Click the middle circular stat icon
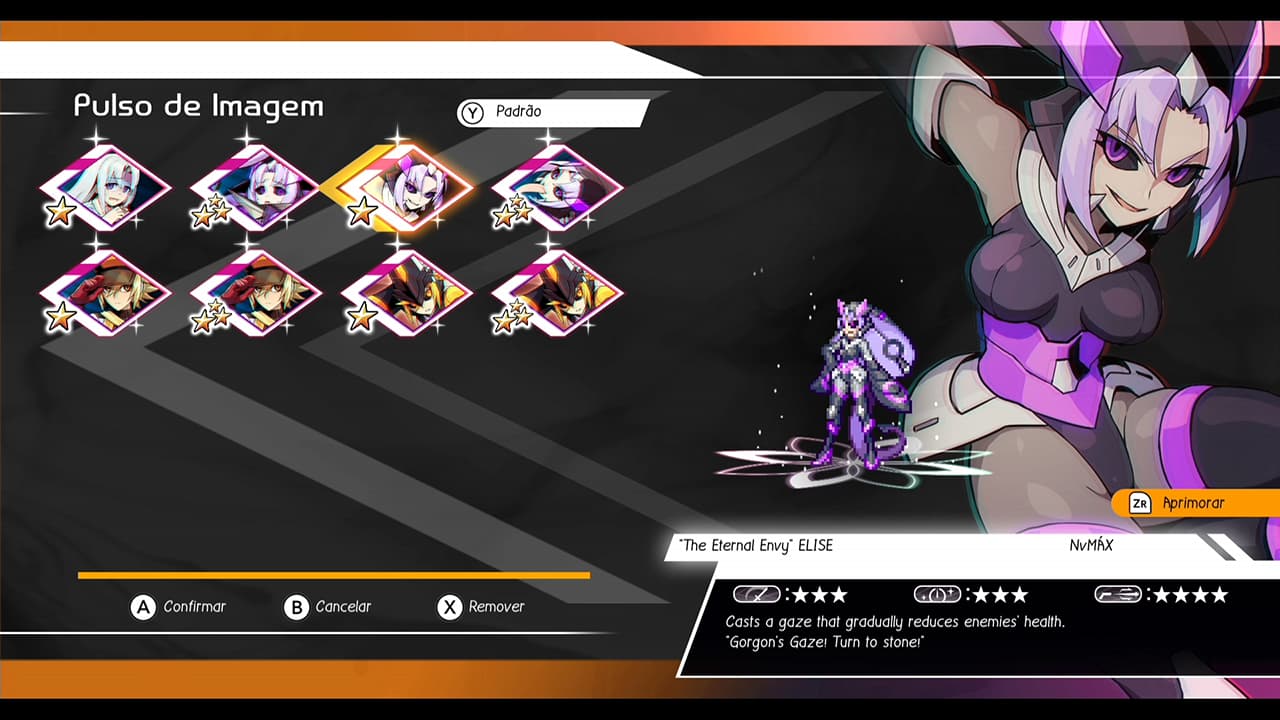This screenshot has height=720, width=1280. 935,594
